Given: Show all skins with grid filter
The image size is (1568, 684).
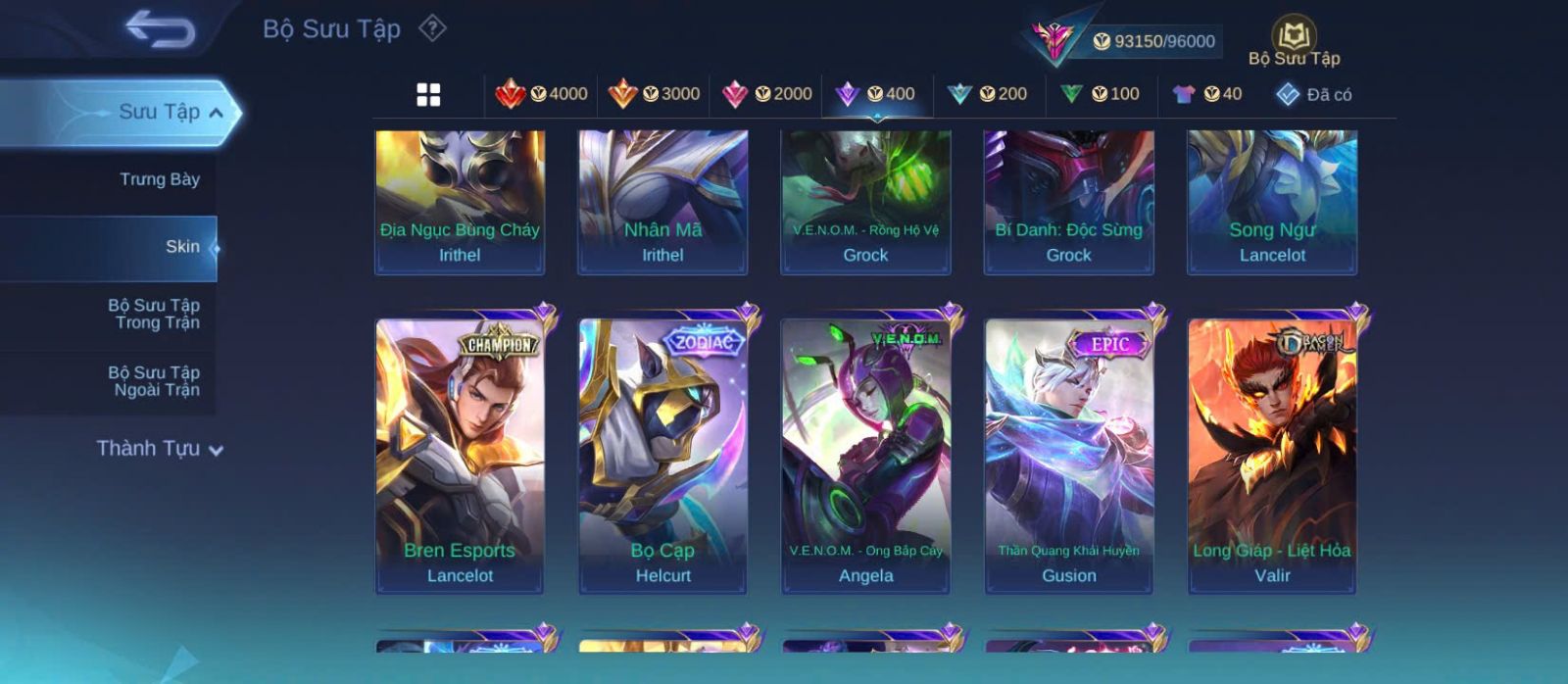Looking at the screenshot, I should point(428,95).
